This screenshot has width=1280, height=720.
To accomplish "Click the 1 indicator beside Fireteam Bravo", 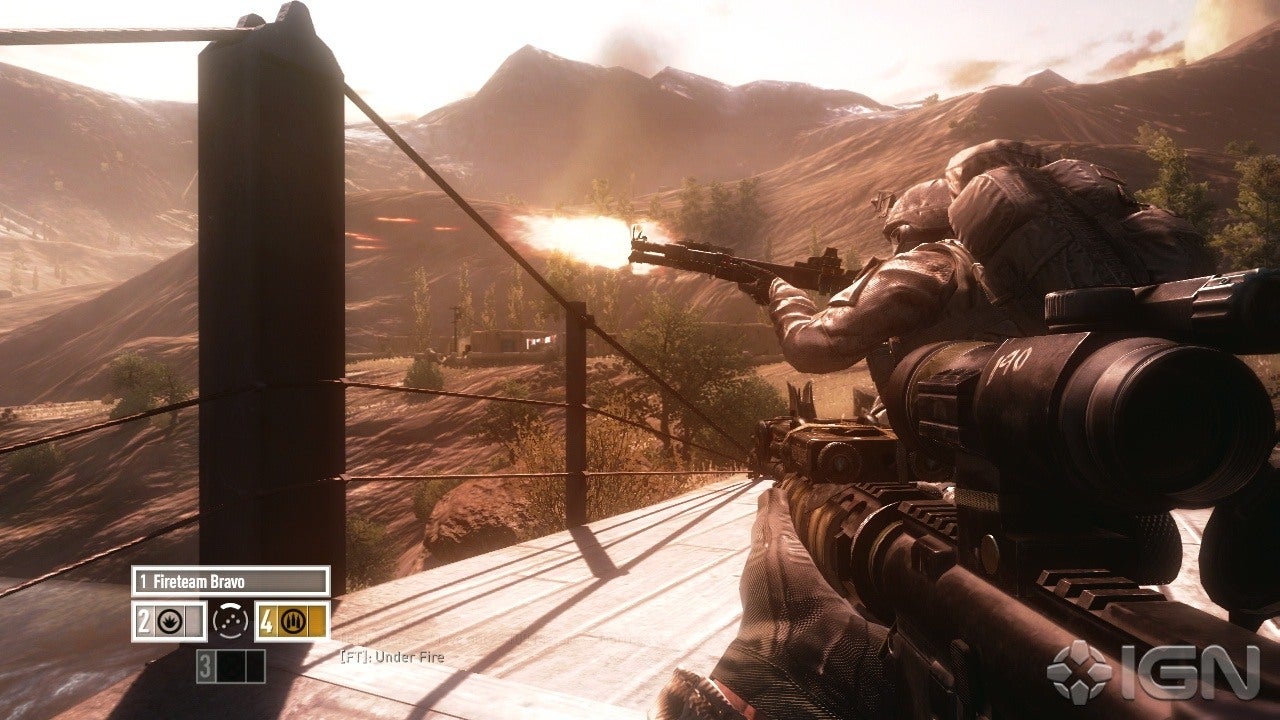I will tap(145, 580).
